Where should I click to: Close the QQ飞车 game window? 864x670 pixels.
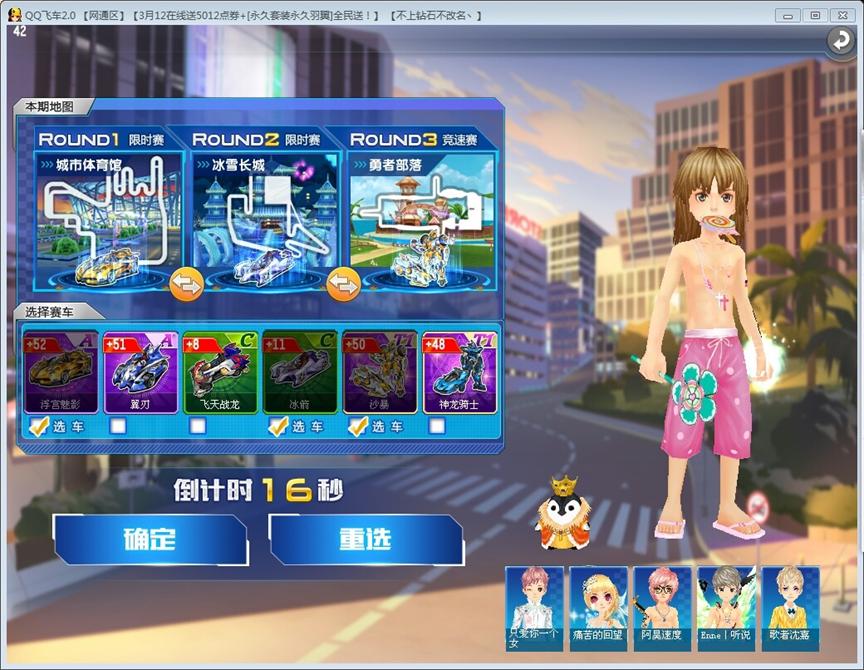[x=842, y=15]
